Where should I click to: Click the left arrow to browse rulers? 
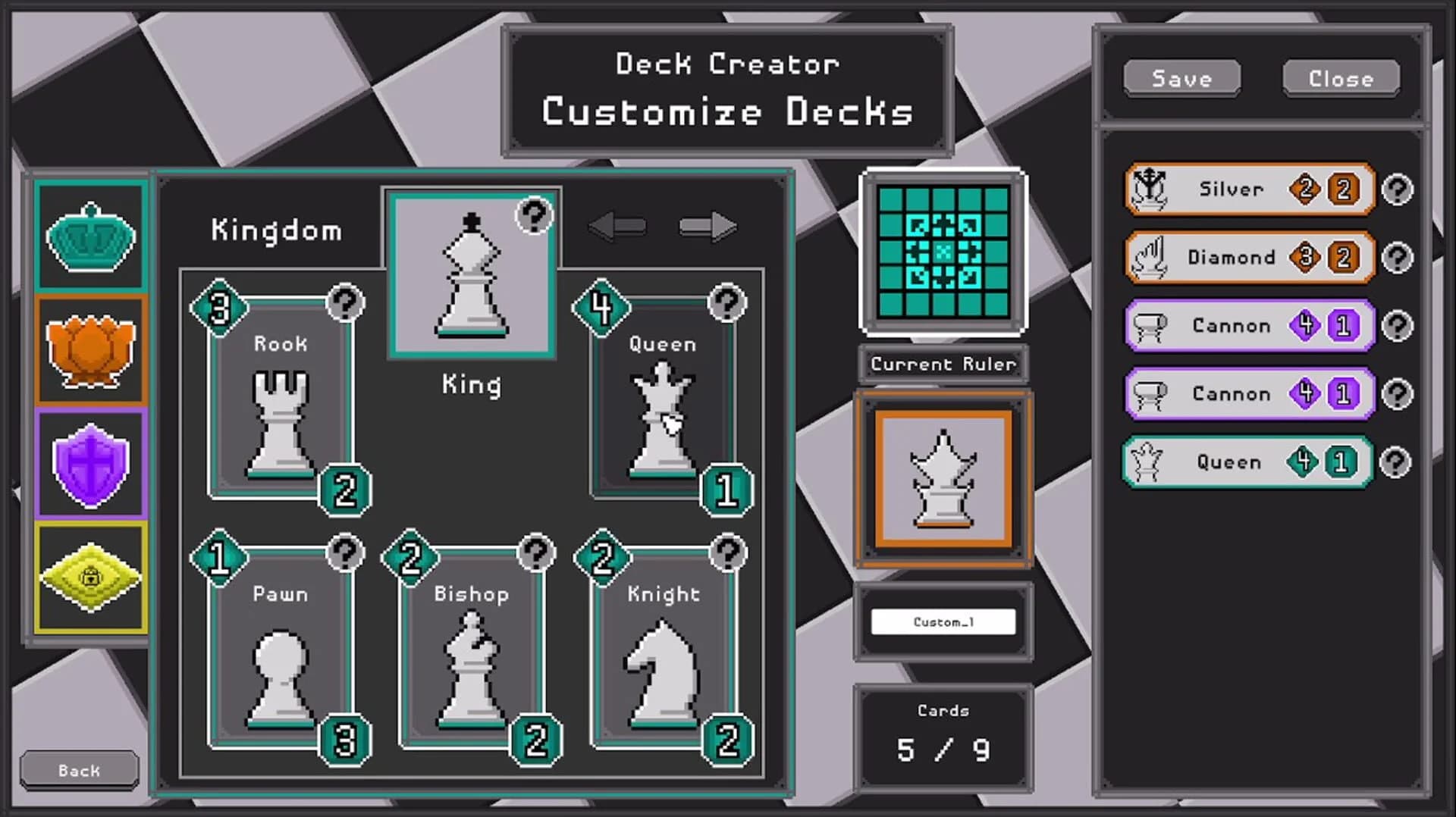point(617,225)
